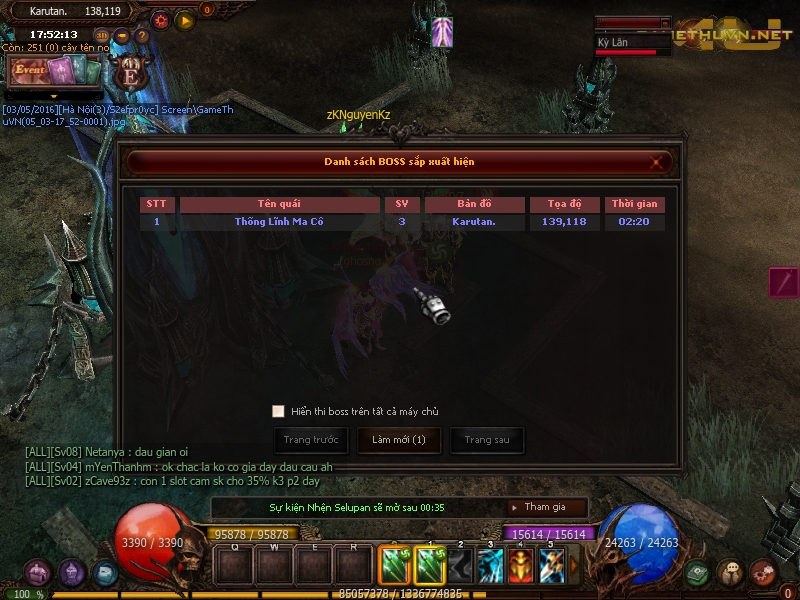Toggle show bosses on all servers checkbox
The width and height of the screenshot is (800, 600).
[x=278, y=411]
